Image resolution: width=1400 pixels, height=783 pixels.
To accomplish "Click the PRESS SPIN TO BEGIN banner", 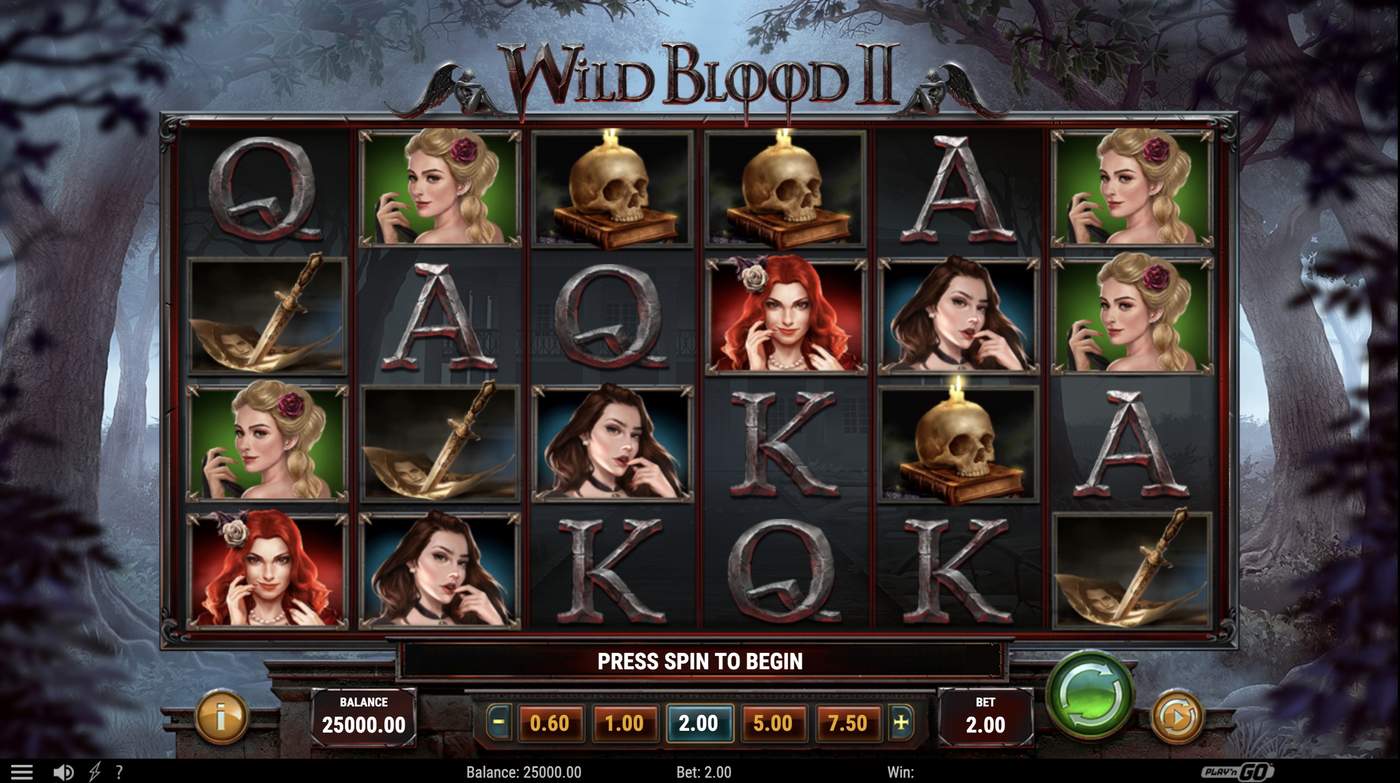I will [x=700, y=661].
